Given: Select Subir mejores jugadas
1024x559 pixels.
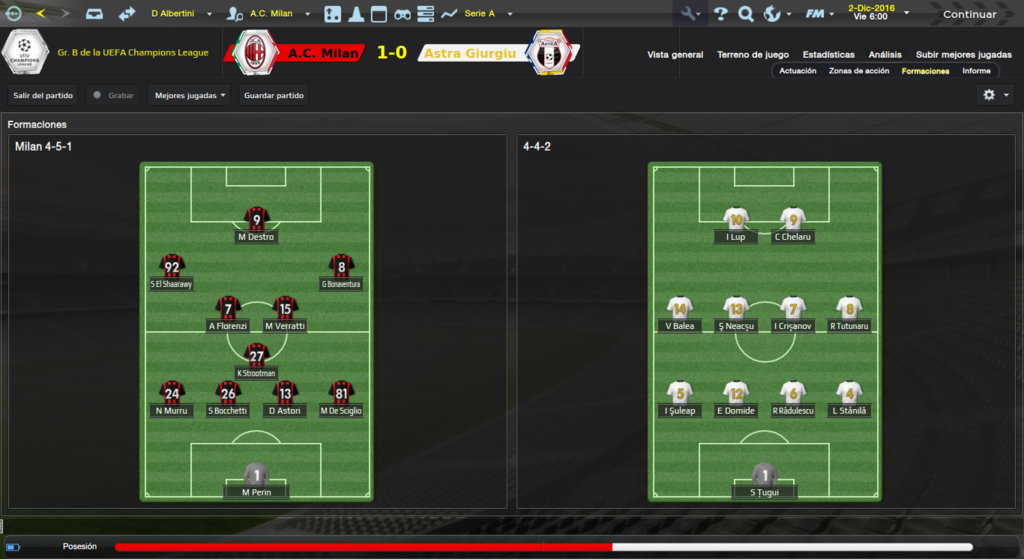Looking at the screenshot, I should pos(963,54).
